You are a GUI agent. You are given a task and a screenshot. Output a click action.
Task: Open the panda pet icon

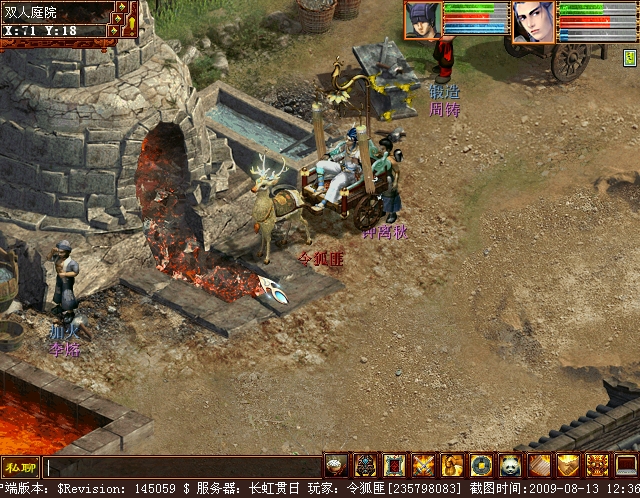coord(511,465)
